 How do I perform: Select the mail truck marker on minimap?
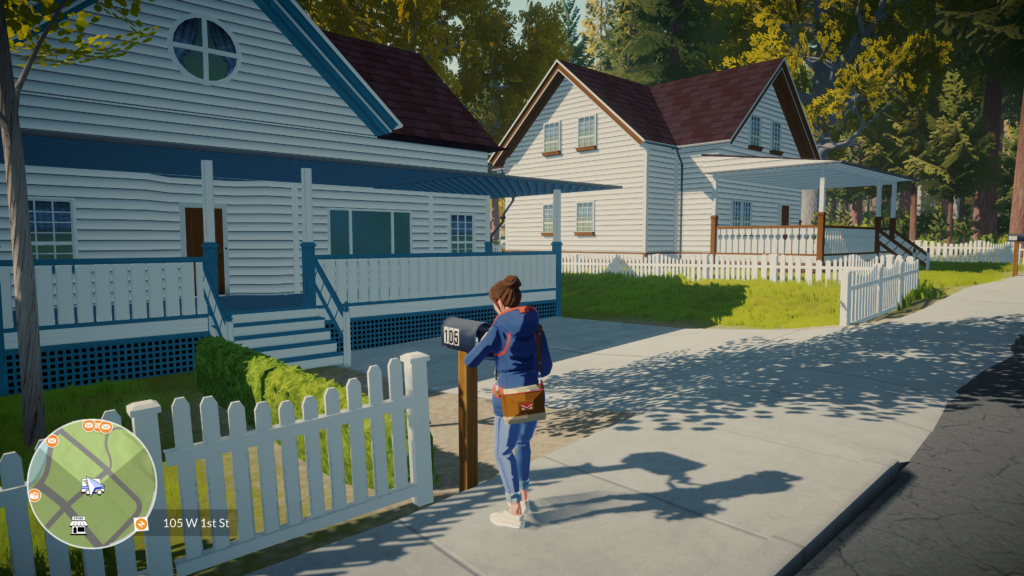pyautogui.click(x=92, y=486)
